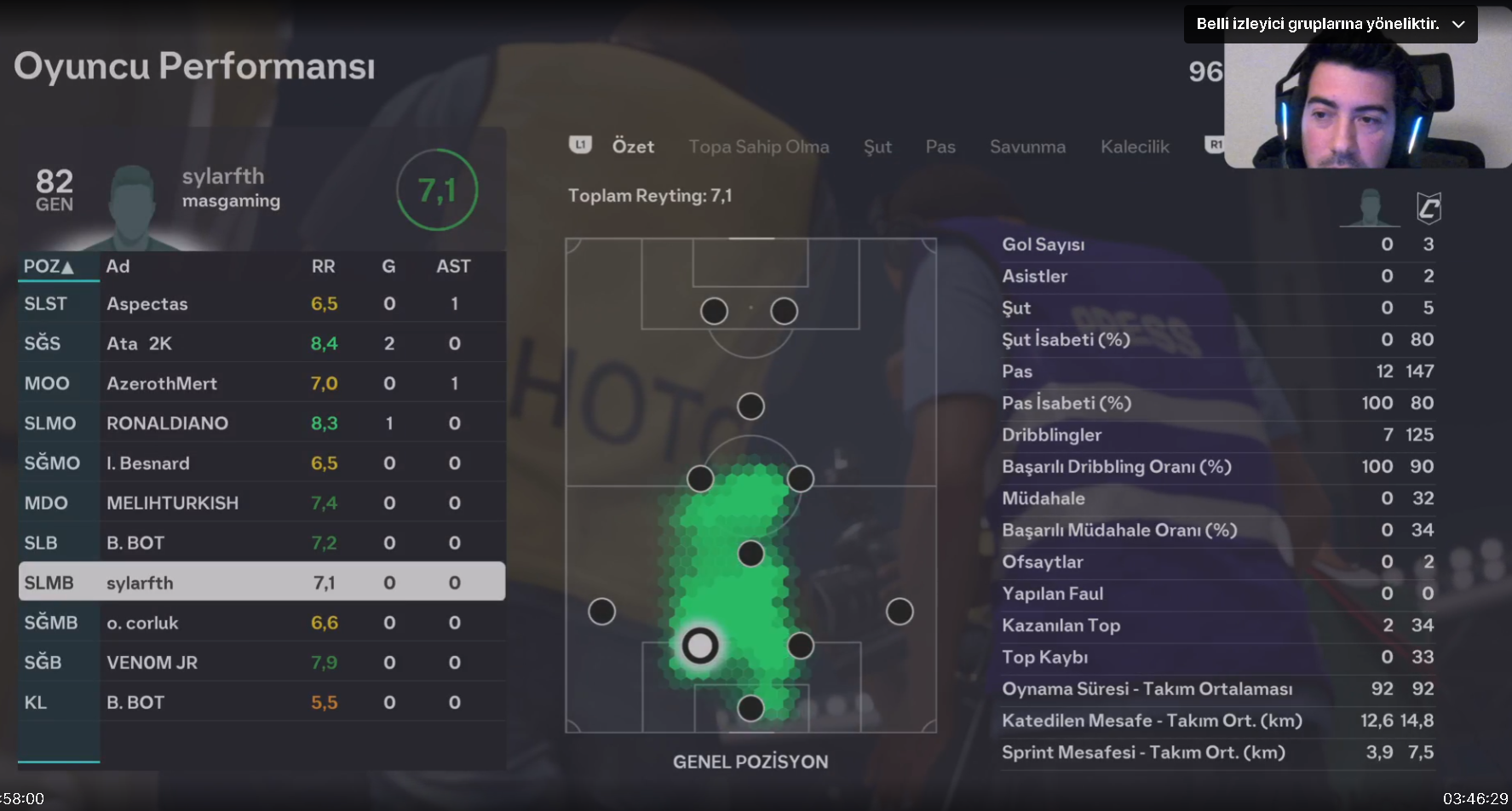
Task: Choose MELIHTURKISH from the player list
Action: coord(262,503)
